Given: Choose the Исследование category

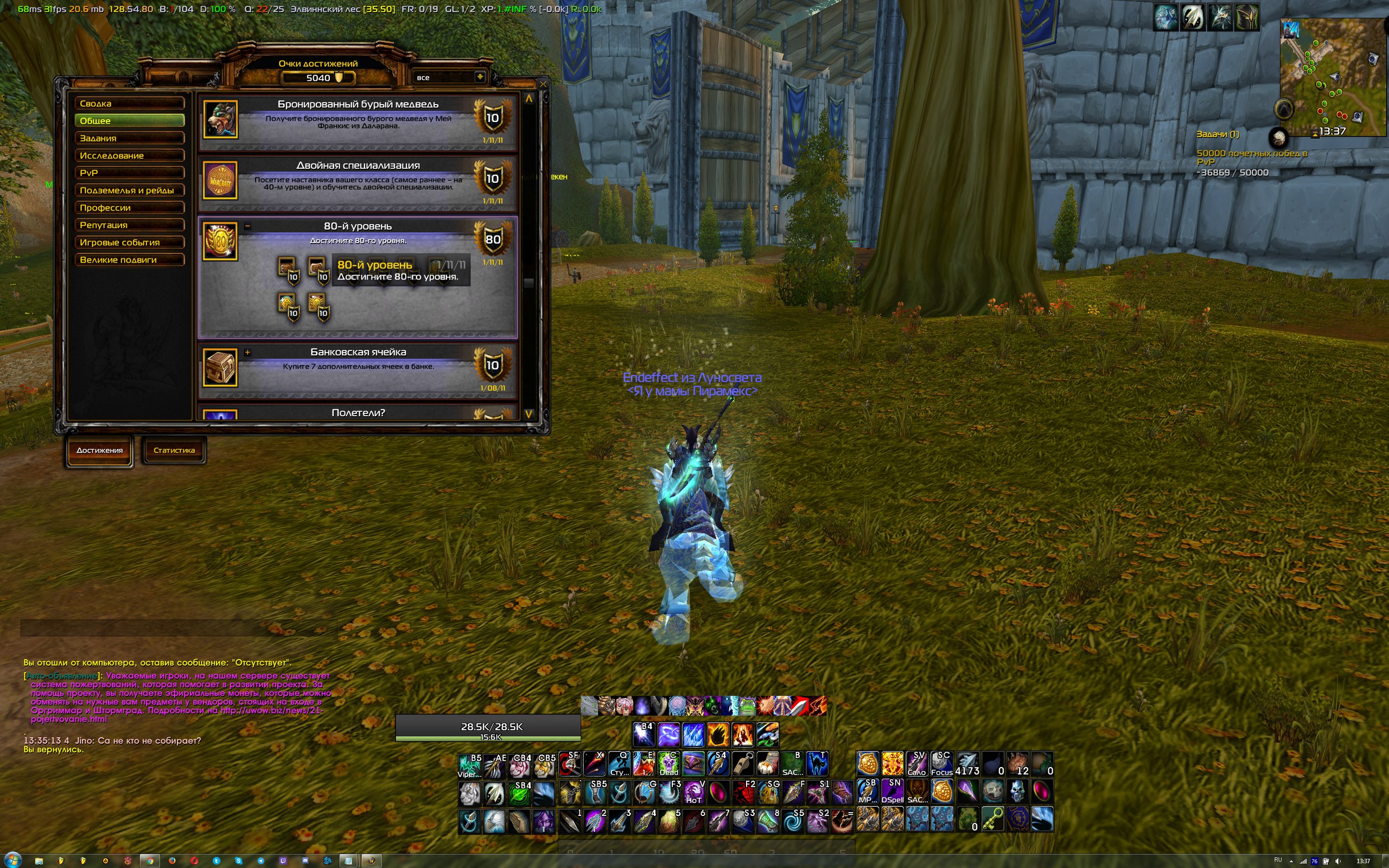Looking at the screenshot, I should tap(129, 156).
